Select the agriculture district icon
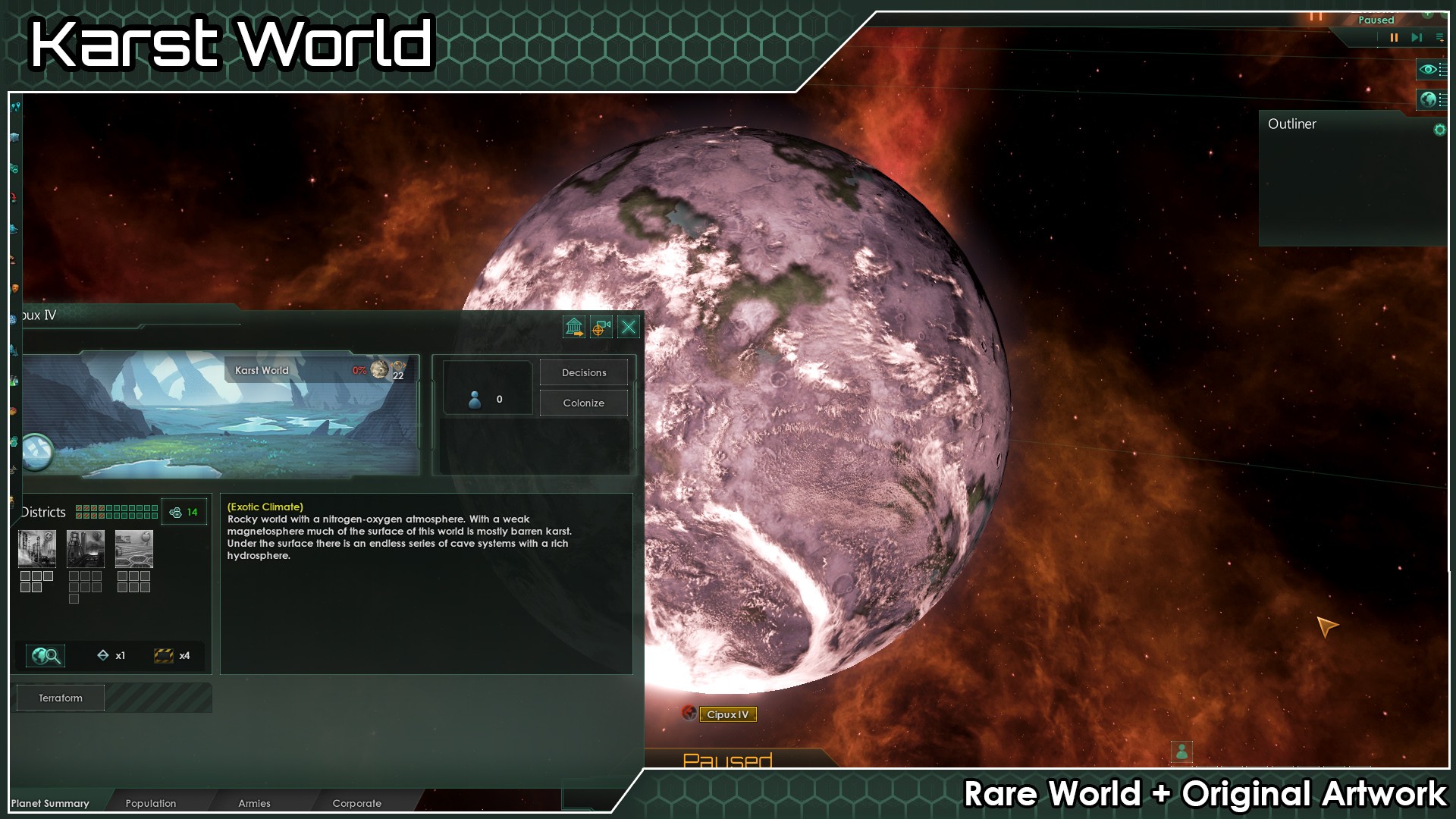The width and height of the screenshot is (1456, 819). [x=134, y=549]
